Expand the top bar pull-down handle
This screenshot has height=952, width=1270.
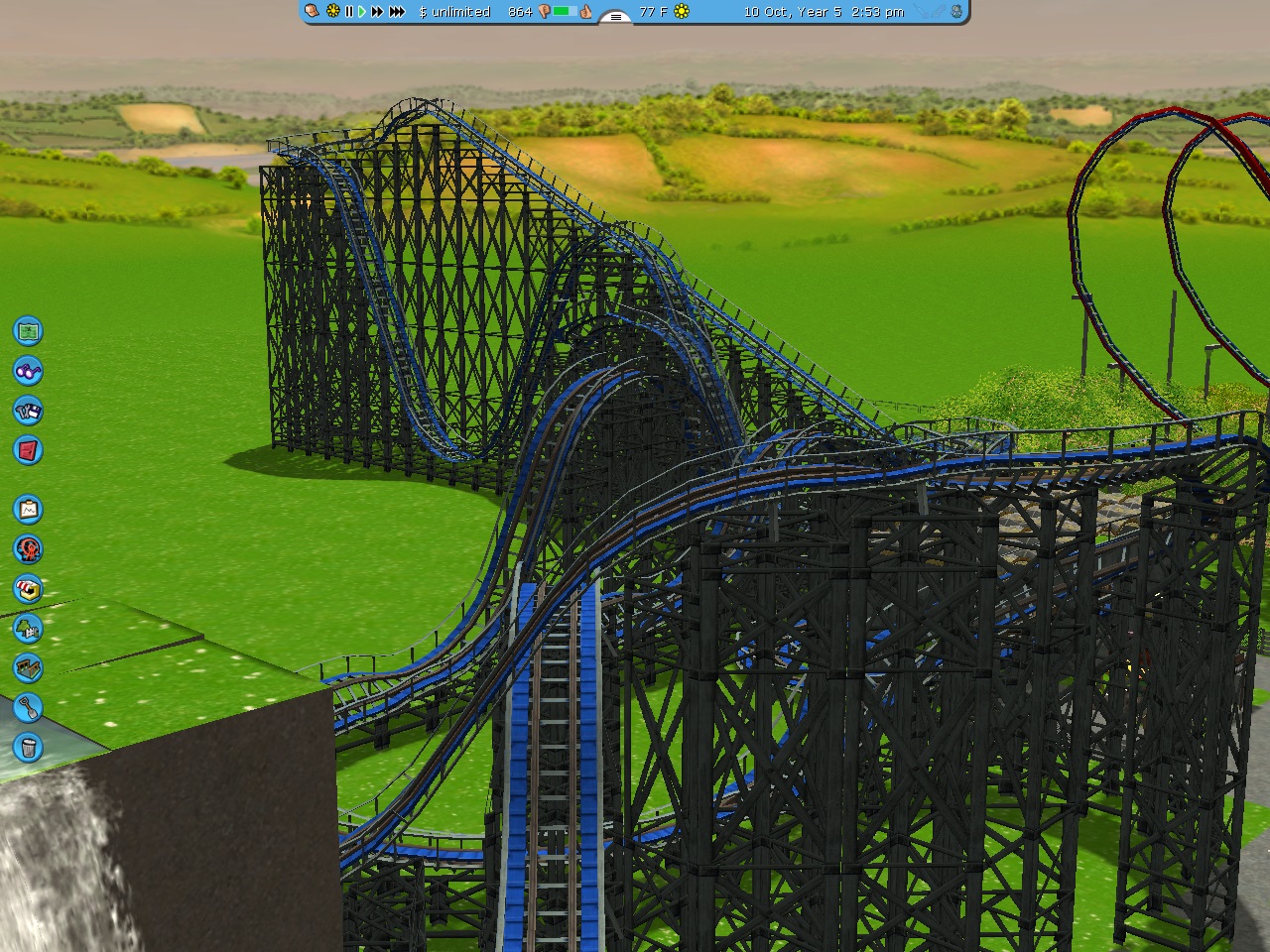click(x=616, y=17)
